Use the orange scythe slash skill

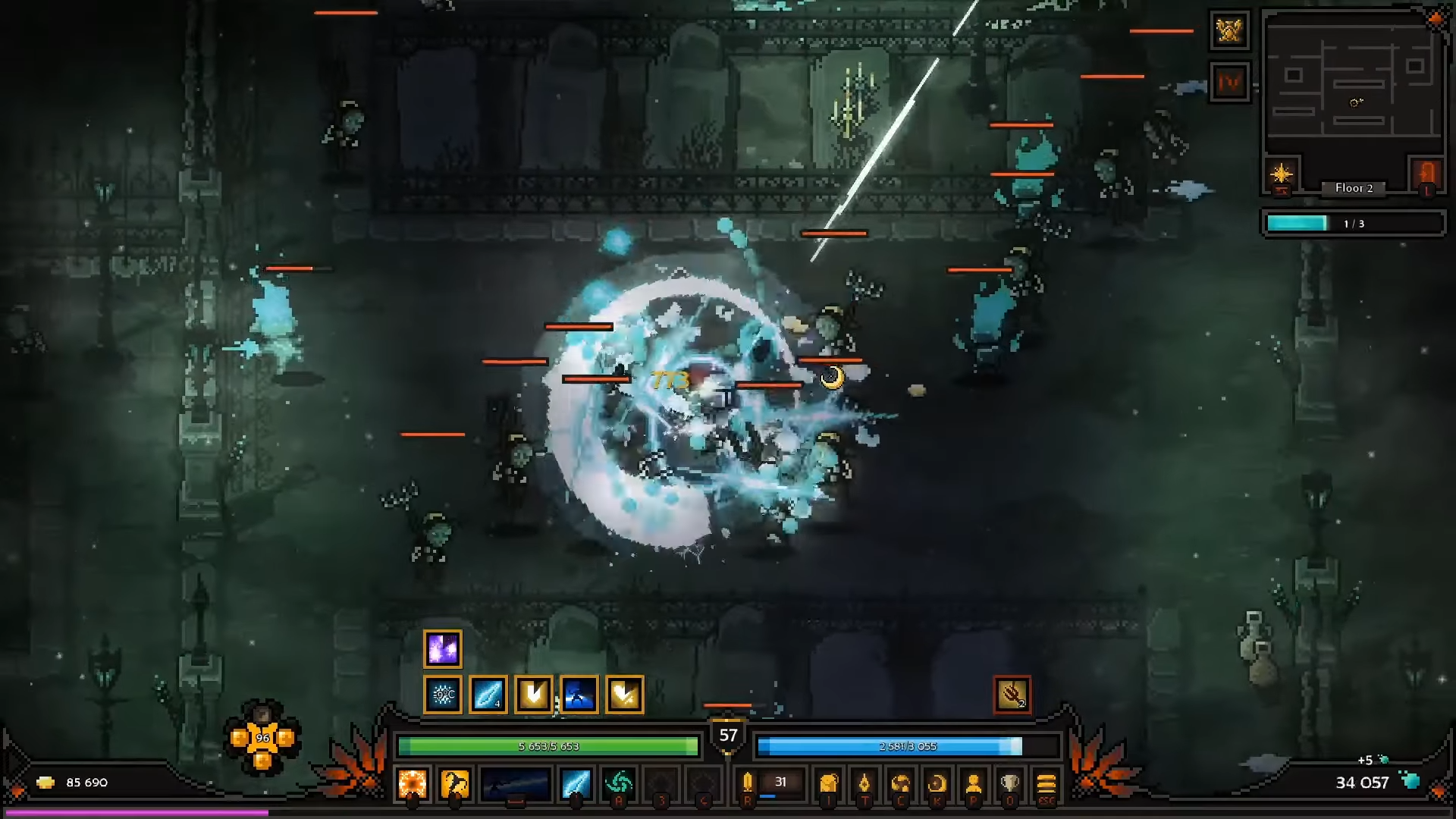coord(455,784)
